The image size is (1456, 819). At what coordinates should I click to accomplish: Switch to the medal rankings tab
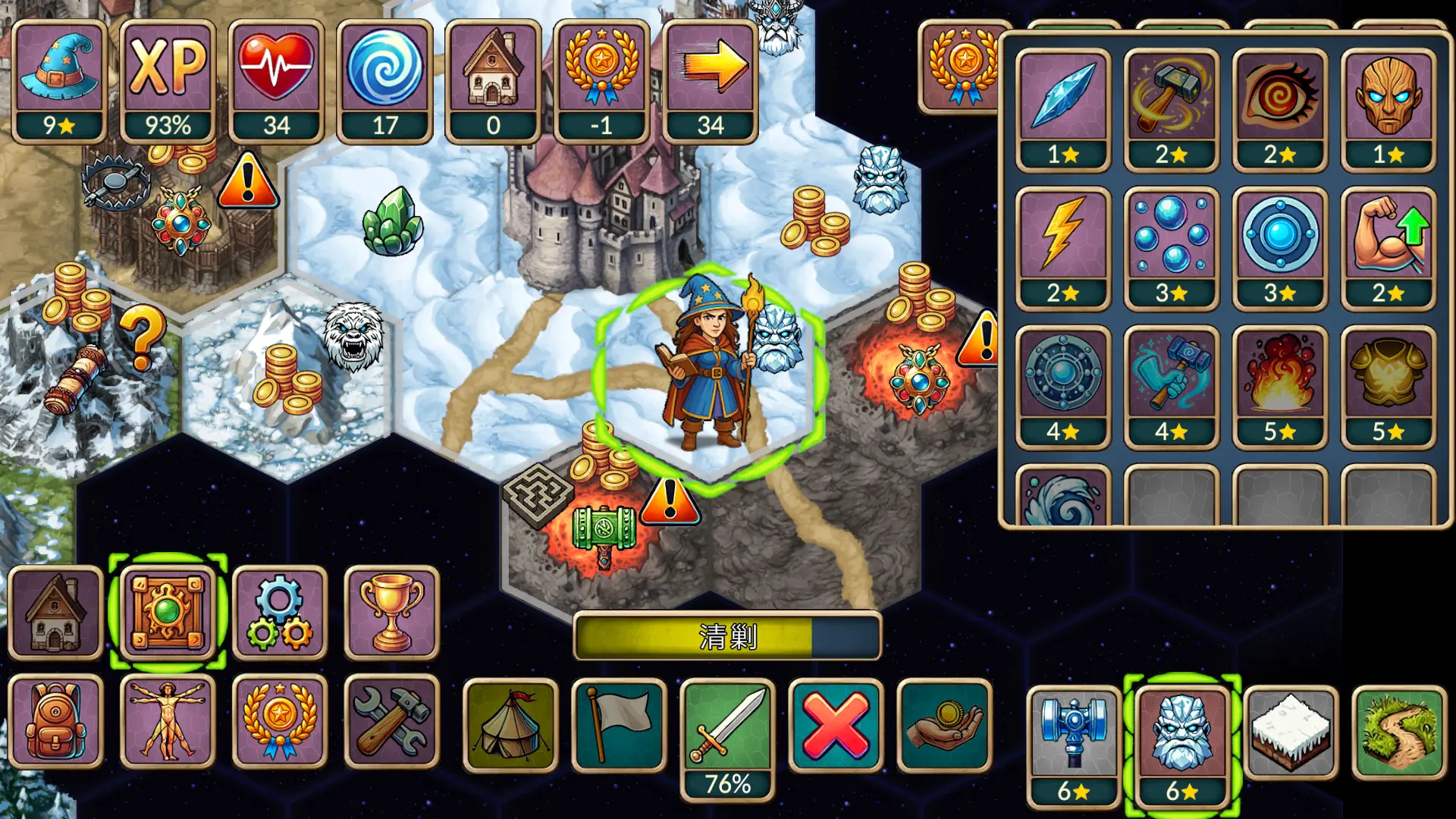(279, 724)
